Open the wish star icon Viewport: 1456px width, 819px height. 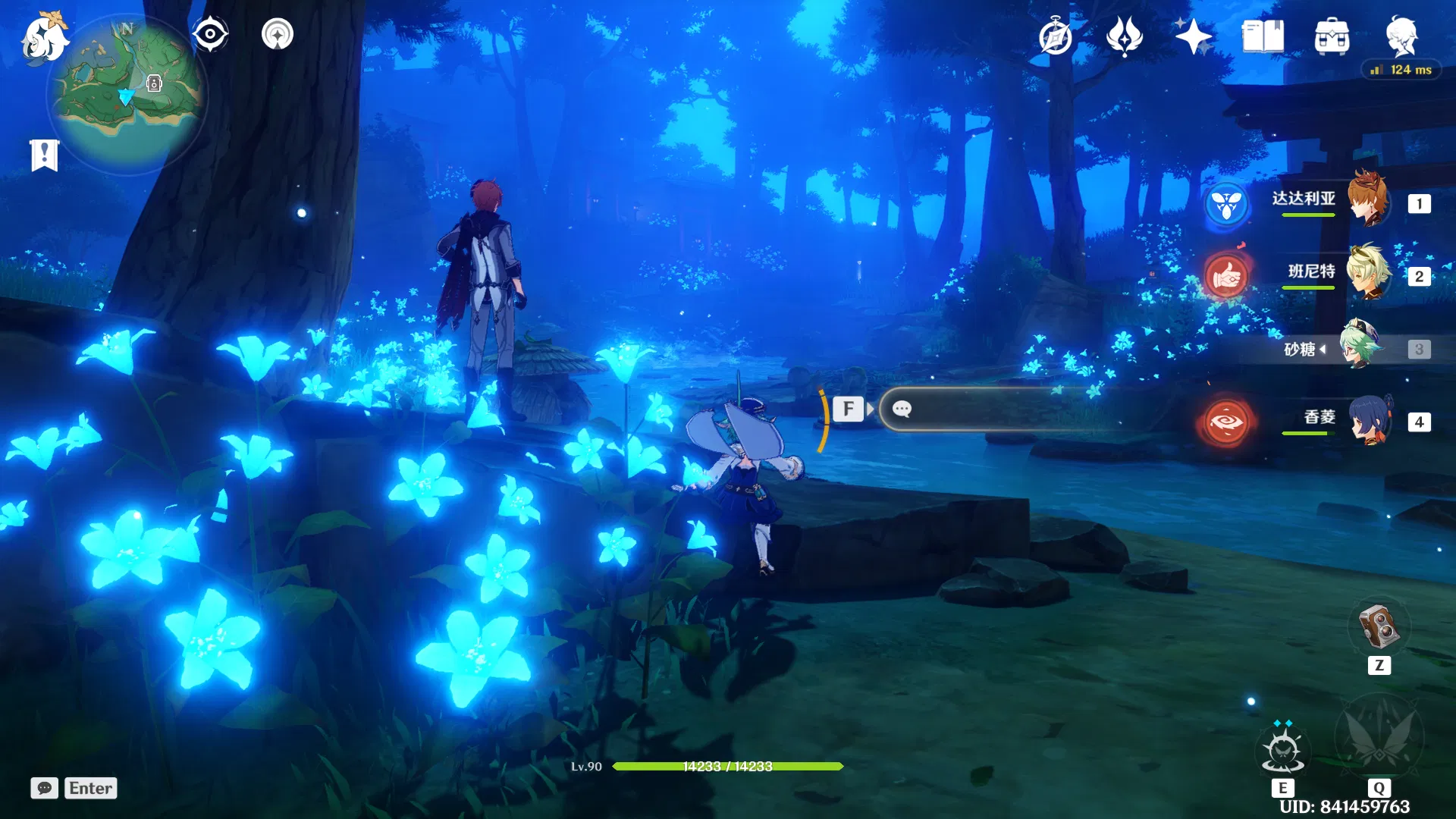coord(1193,36)
